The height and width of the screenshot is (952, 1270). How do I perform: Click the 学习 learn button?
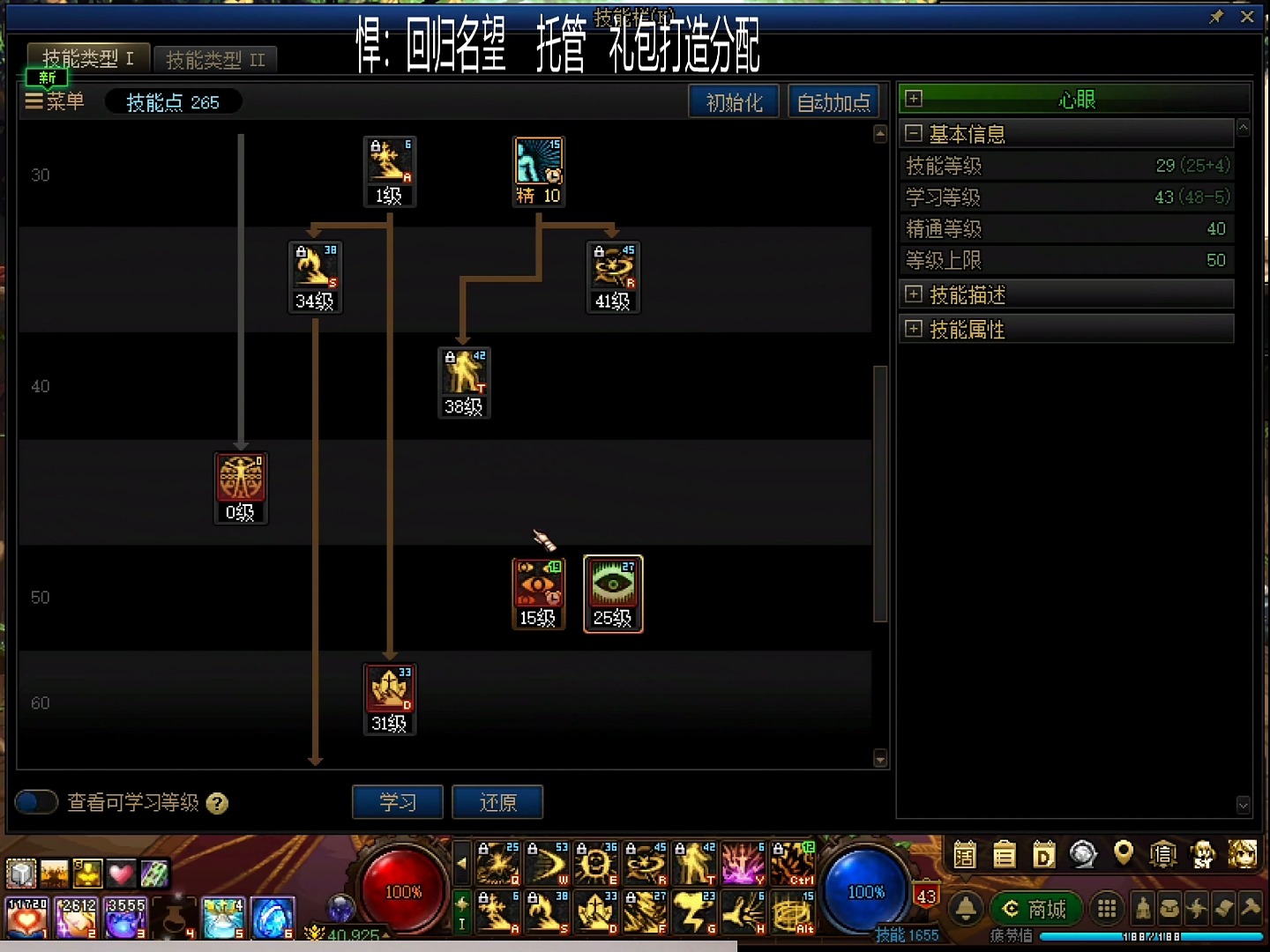coord(397,802)
